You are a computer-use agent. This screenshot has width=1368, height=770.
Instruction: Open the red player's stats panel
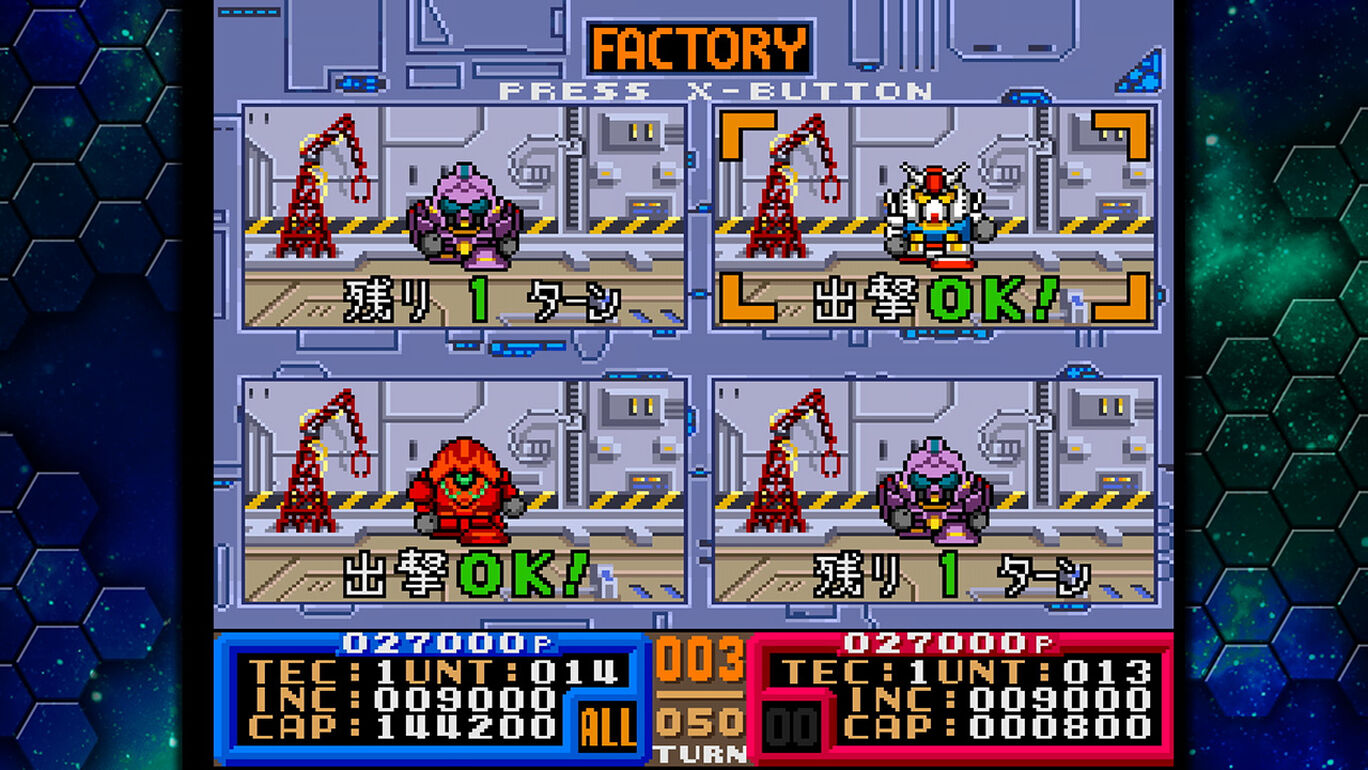coord(960,700)
